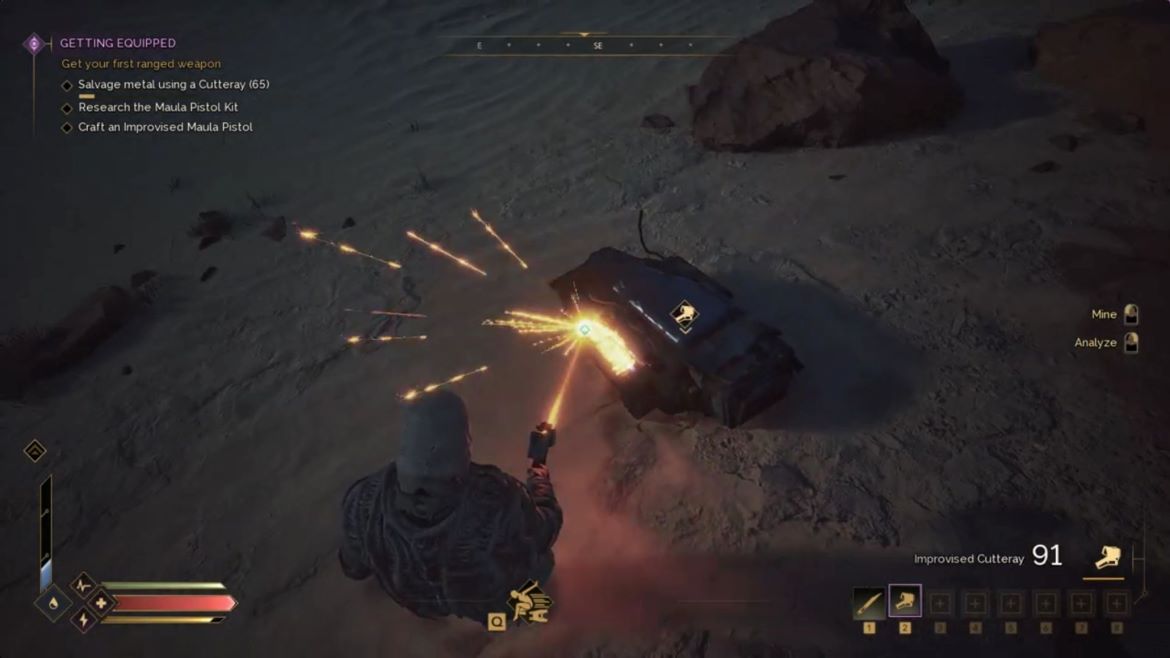Activate the crouching figure ability icon
The width and height of the screenshot is (1170, 658).
(x=529, y=602)
